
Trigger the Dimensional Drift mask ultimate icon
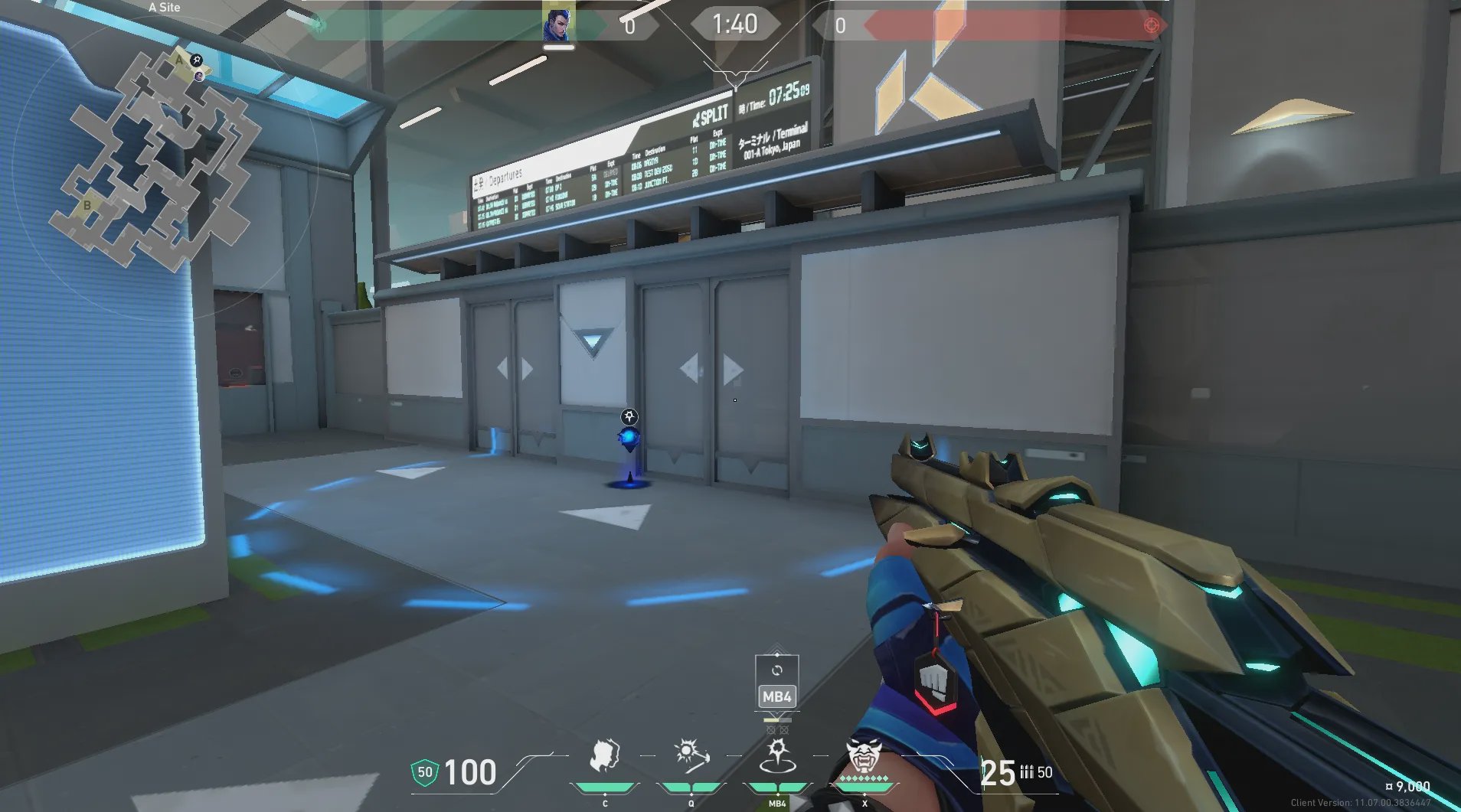point(864,756)
